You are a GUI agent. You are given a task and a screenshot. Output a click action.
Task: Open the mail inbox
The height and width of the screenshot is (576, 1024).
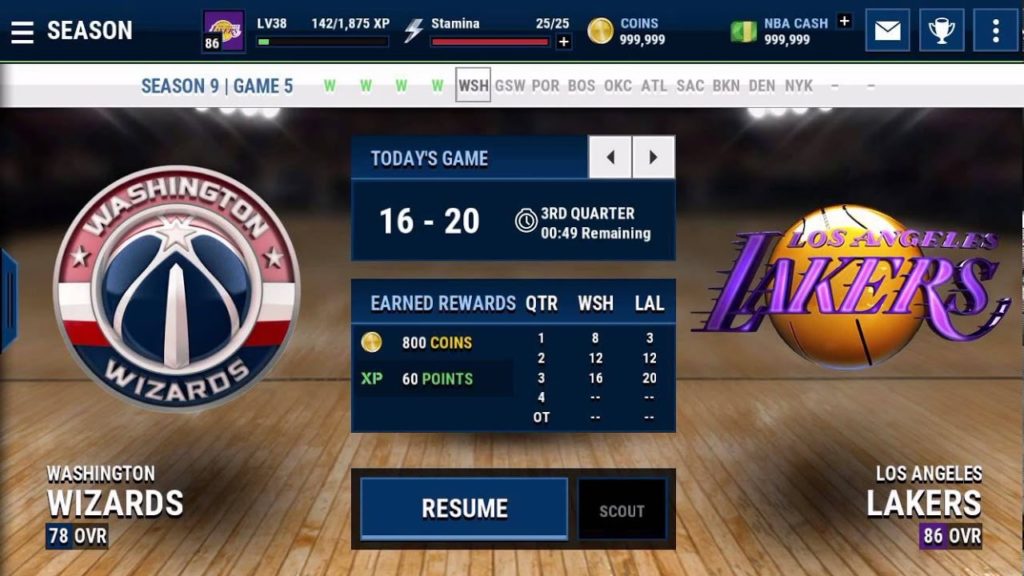point(887,31)
